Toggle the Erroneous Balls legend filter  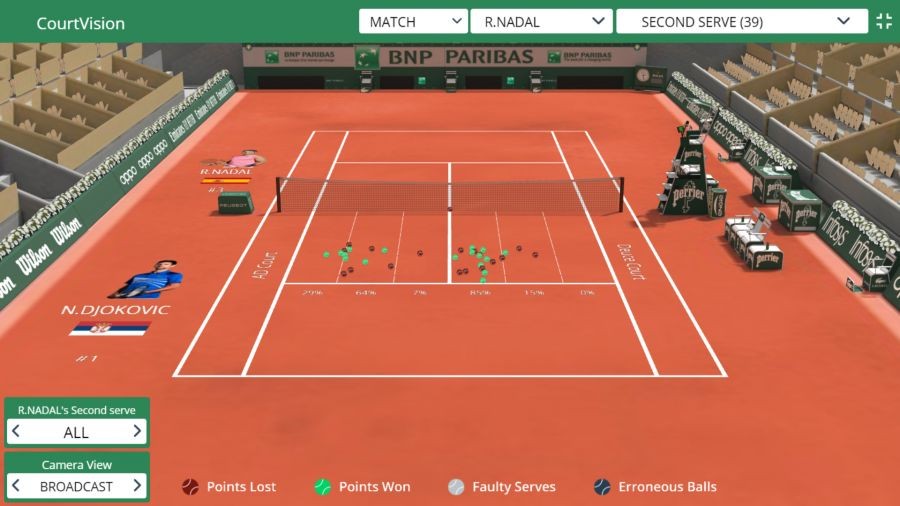(655, 487)
